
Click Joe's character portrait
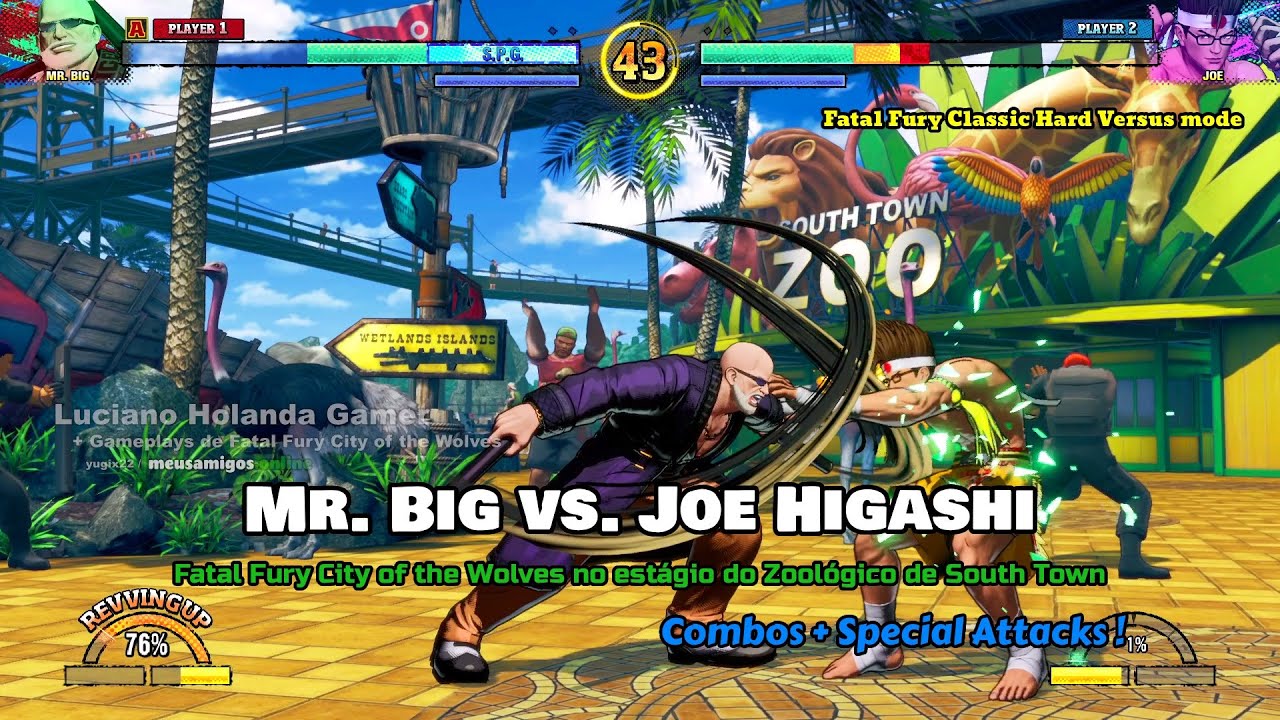[1211, 38]
